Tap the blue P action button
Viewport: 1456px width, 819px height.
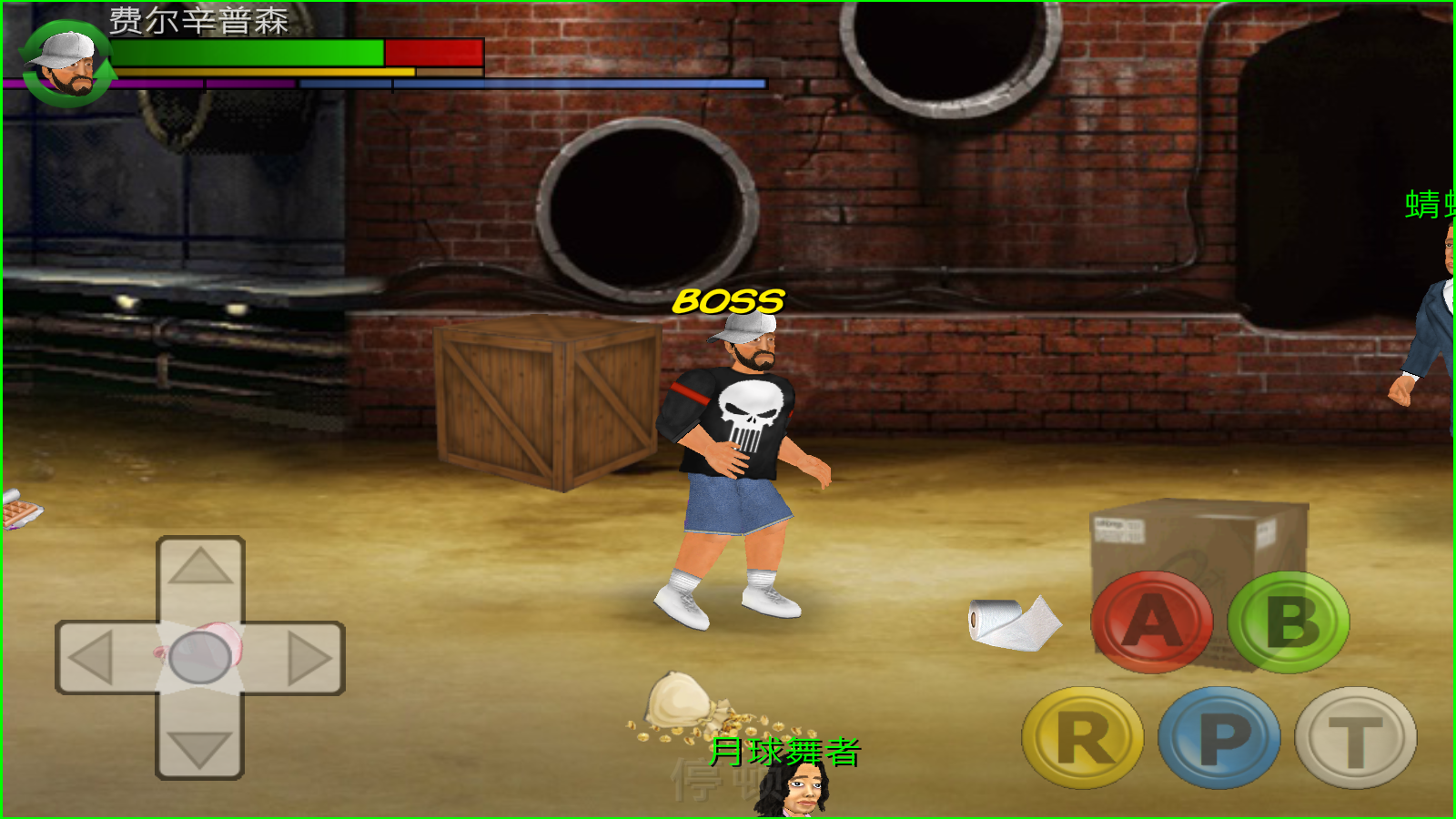[x=1219, y=737]
